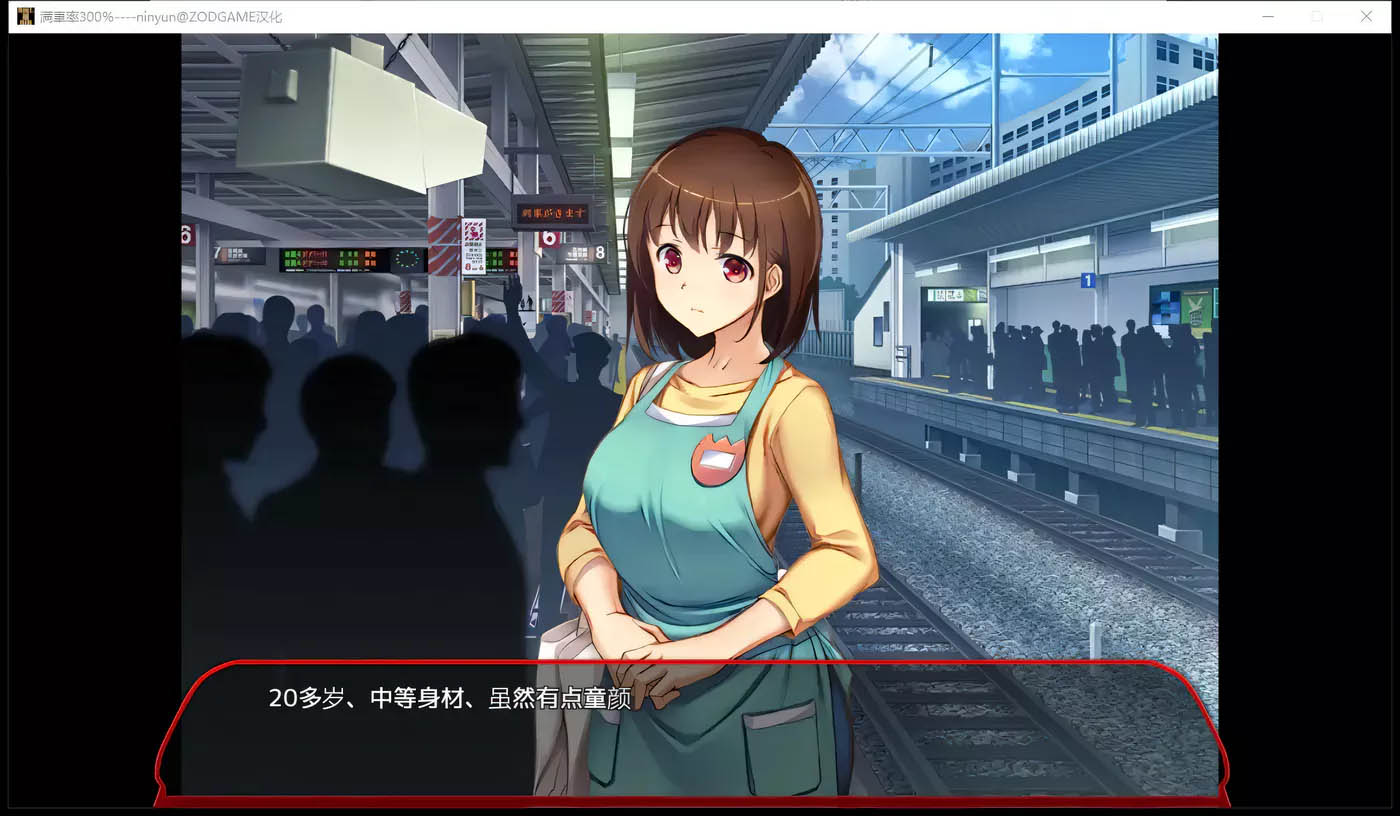Click the minimize button of the window

(x=1268, y=16)
